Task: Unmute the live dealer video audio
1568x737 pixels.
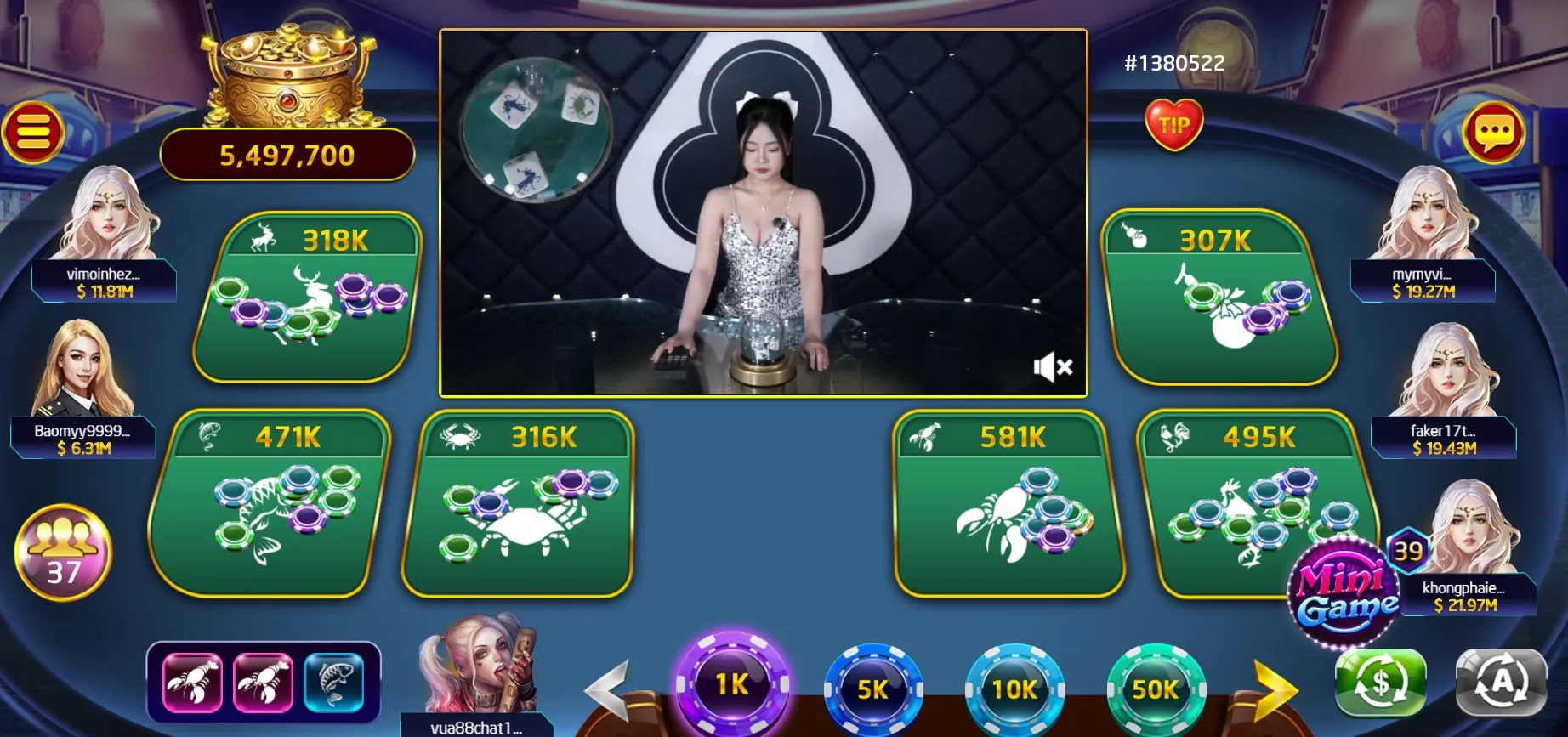Action: (x=1053, y=365)
